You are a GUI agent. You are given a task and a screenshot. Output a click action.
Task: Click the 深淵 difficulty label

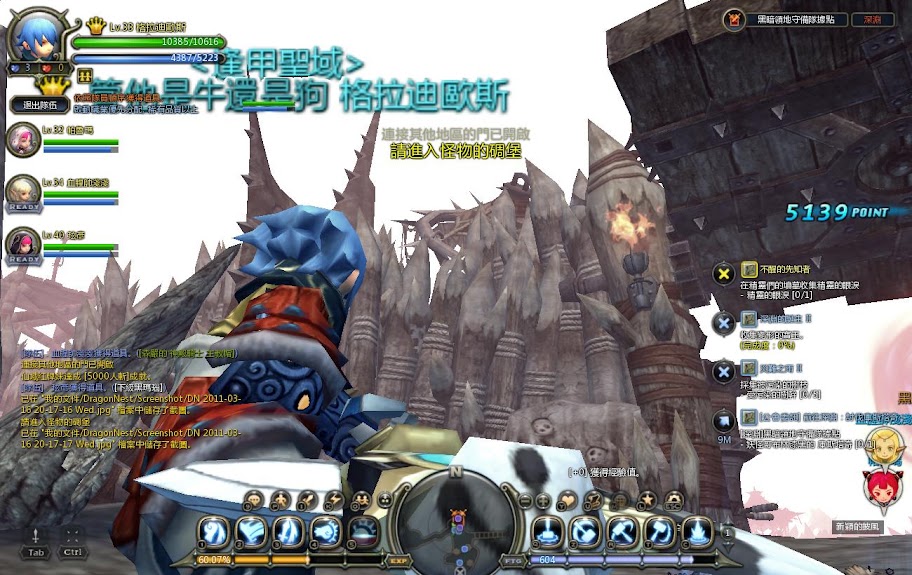click(x=872, y=19)
